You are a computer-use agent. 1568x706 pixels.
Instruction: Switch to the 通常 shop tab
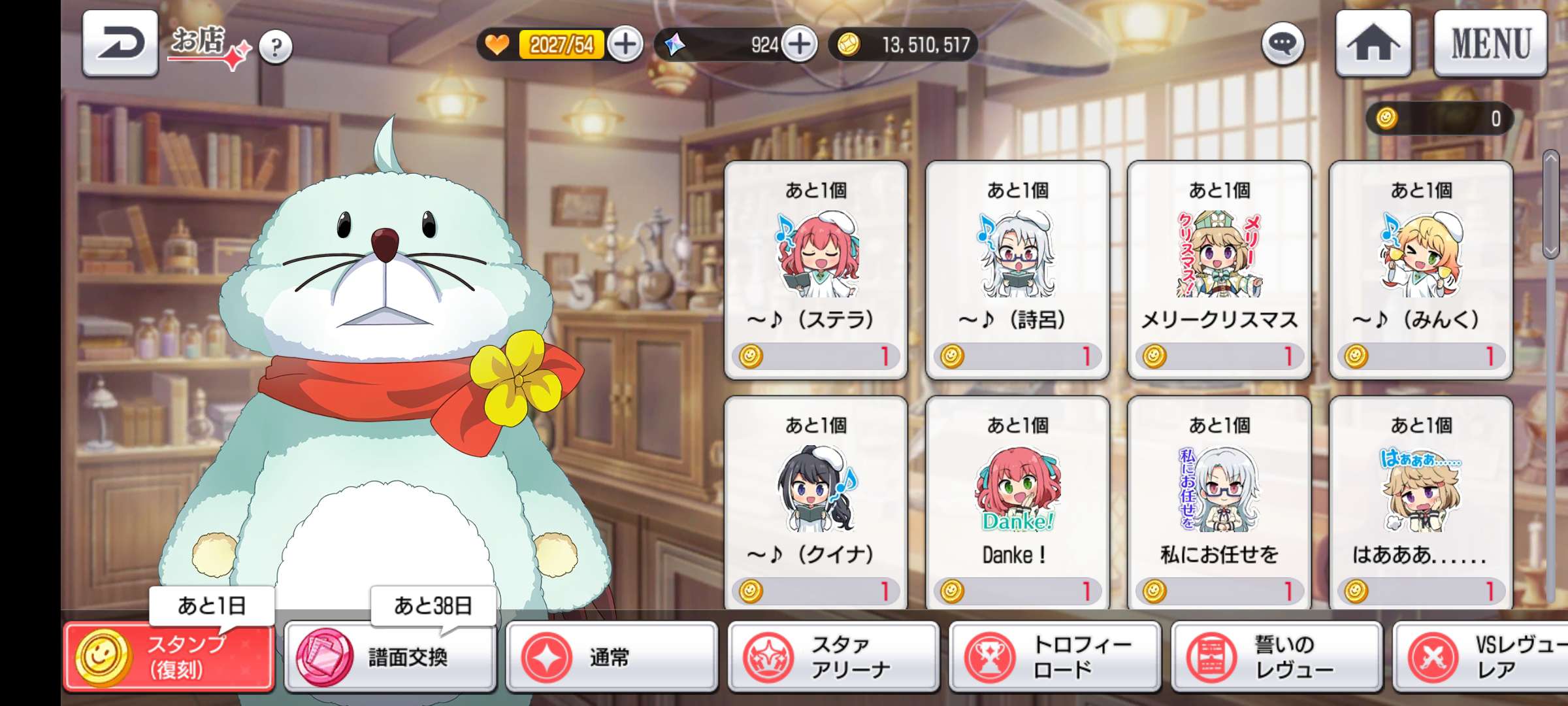pyautogui.click(x=612, y=657)
